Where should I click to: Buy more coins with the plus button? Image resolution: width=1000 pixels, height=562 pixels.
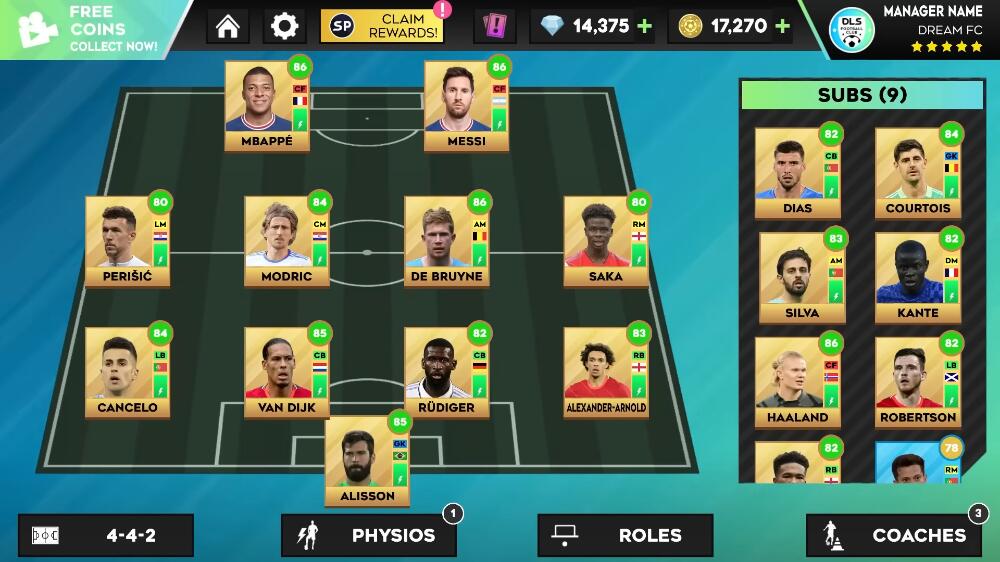782,26
